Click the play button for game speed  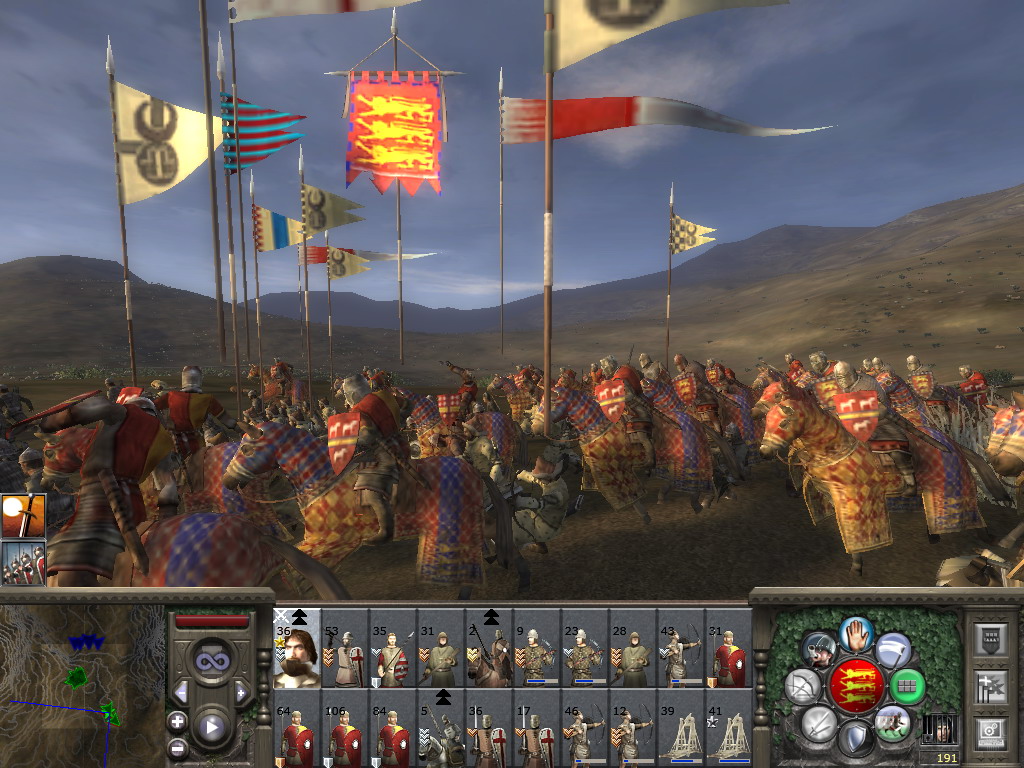[211, 727]
